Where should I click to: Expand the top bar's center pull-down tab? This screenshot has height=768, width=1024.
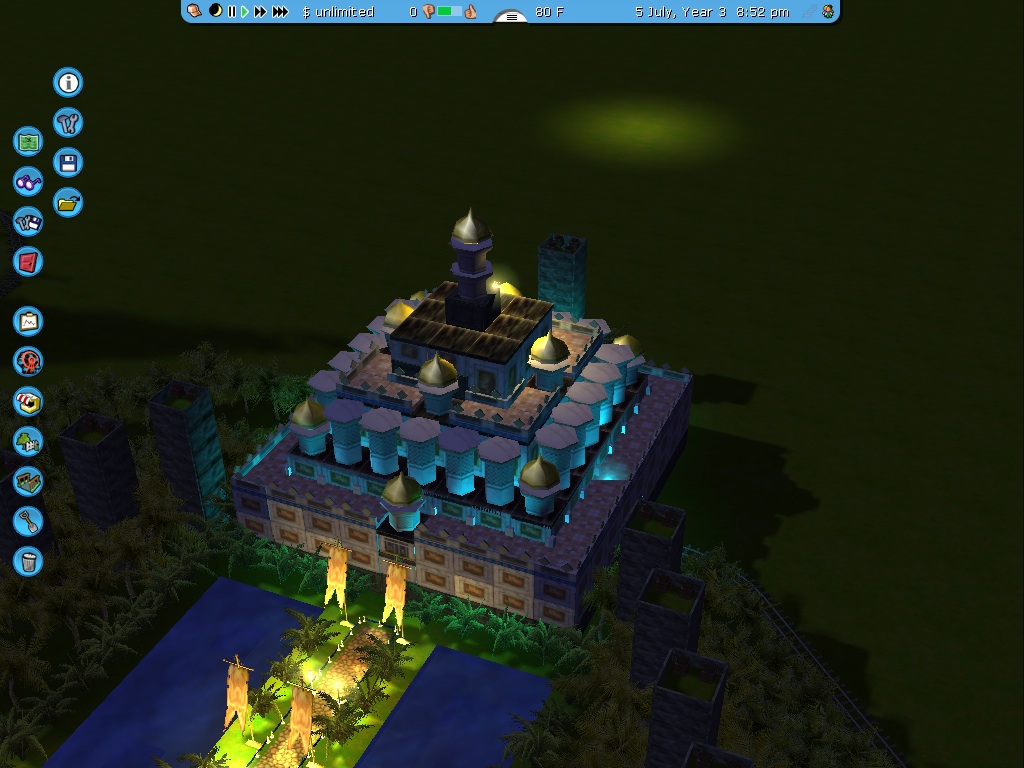[x=511, y=17]
